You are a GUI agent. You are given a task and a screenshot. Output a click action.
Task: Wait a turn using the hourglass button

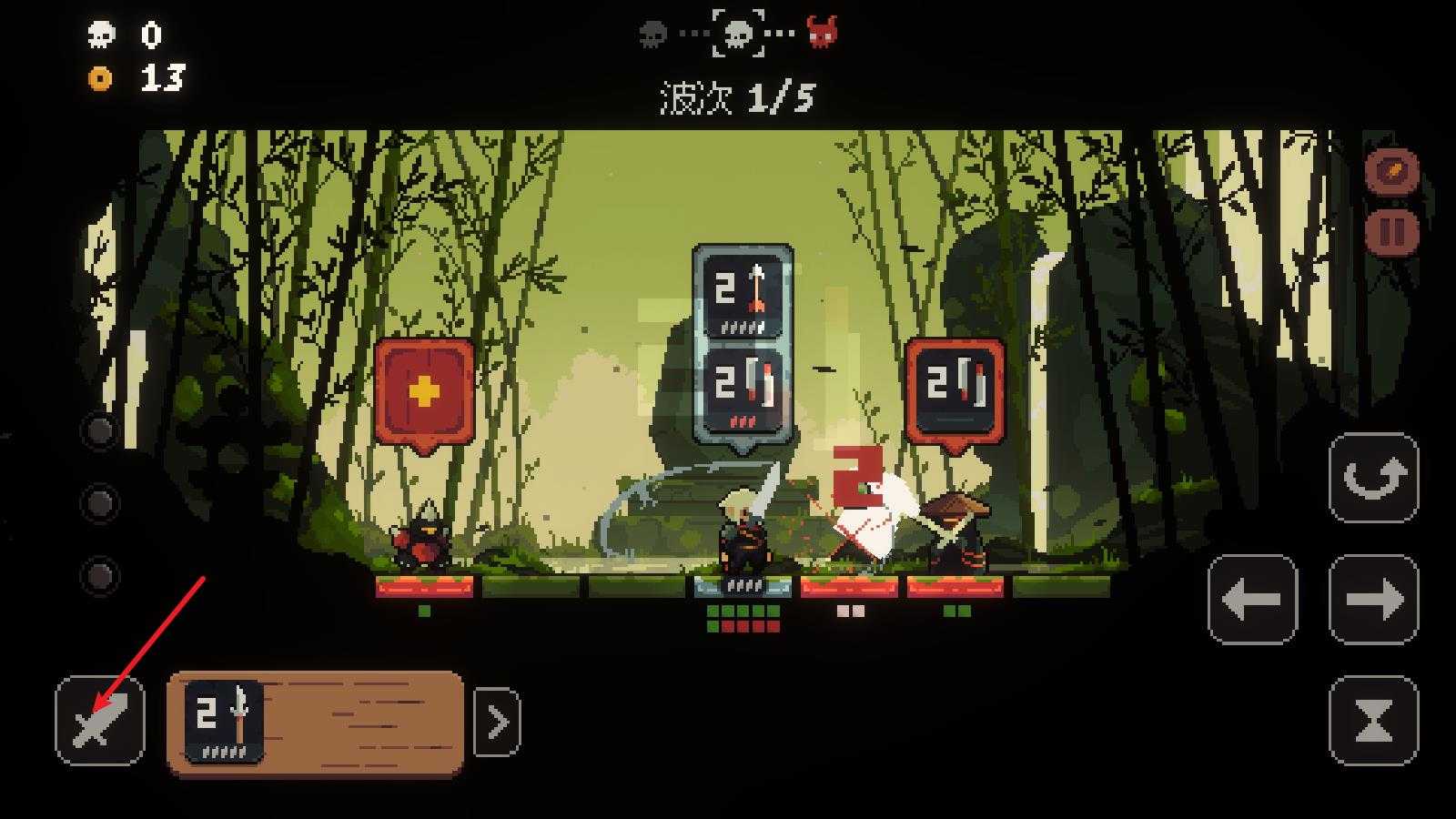click(1373, 722)
